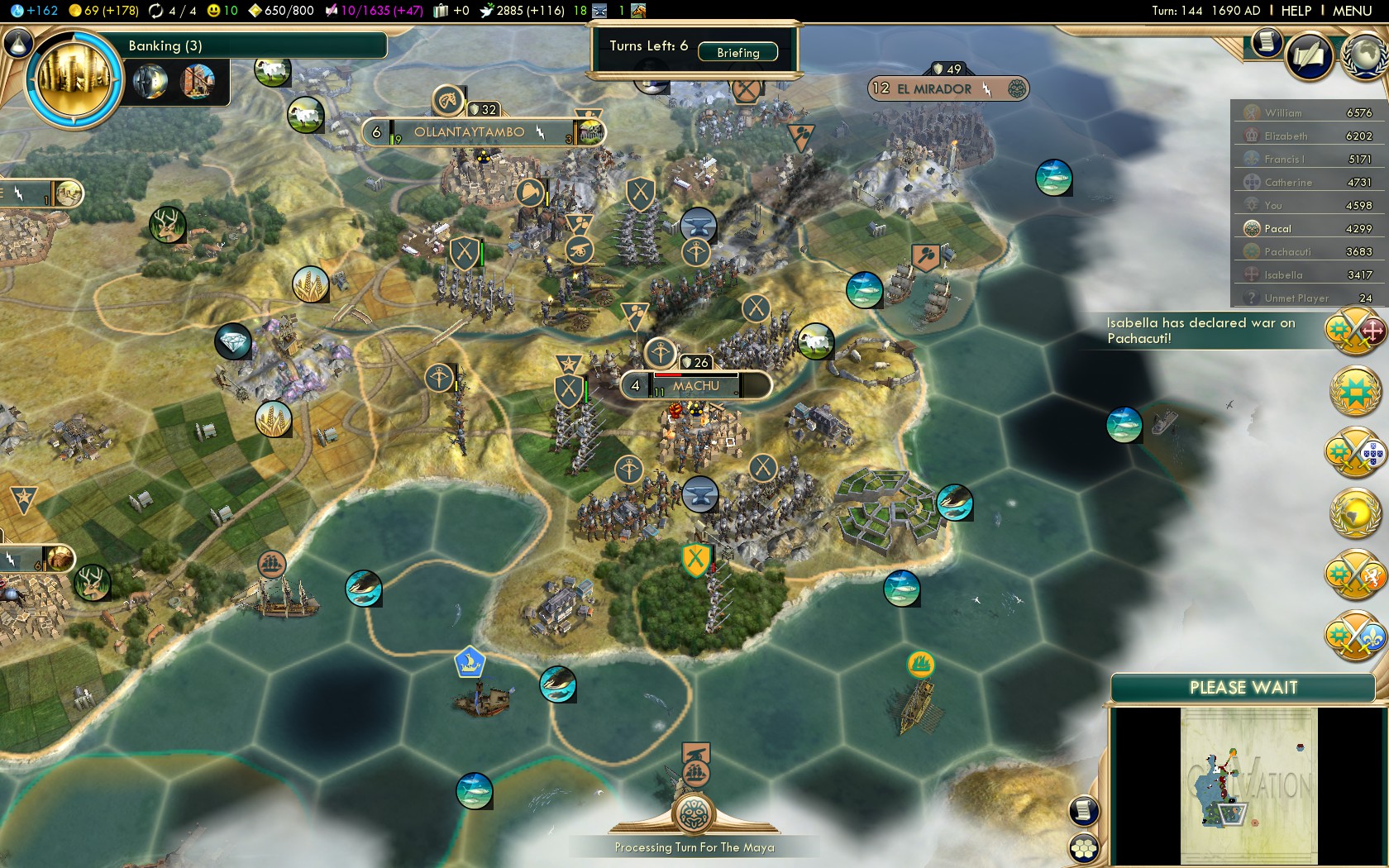The height and width of the screenshot is (868, 1389).
Task: Toggle the hex grid map options button
Action: 1083,847
